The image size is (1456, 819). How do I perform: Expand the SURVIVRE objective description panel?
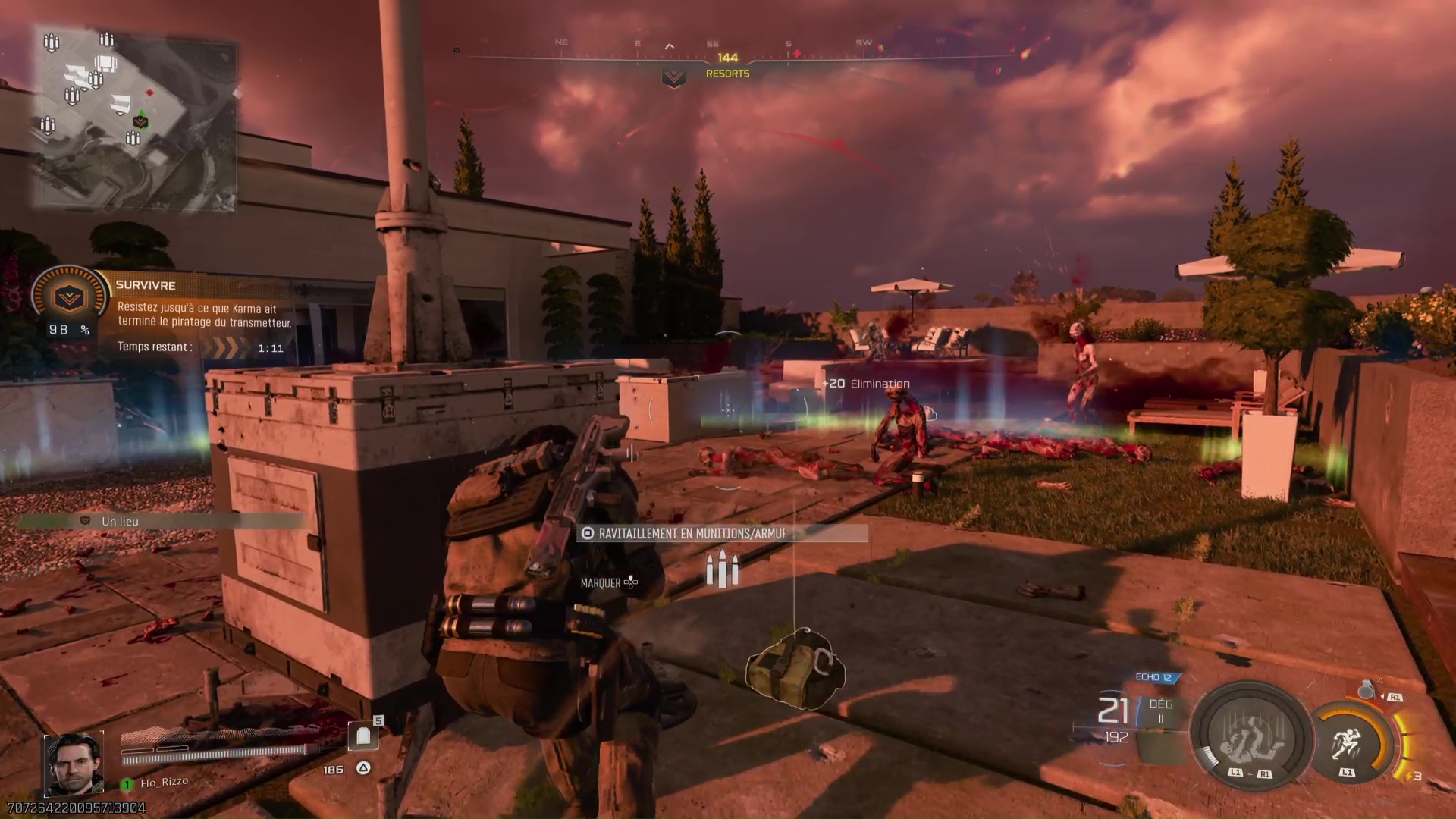(x=203, y=315)
